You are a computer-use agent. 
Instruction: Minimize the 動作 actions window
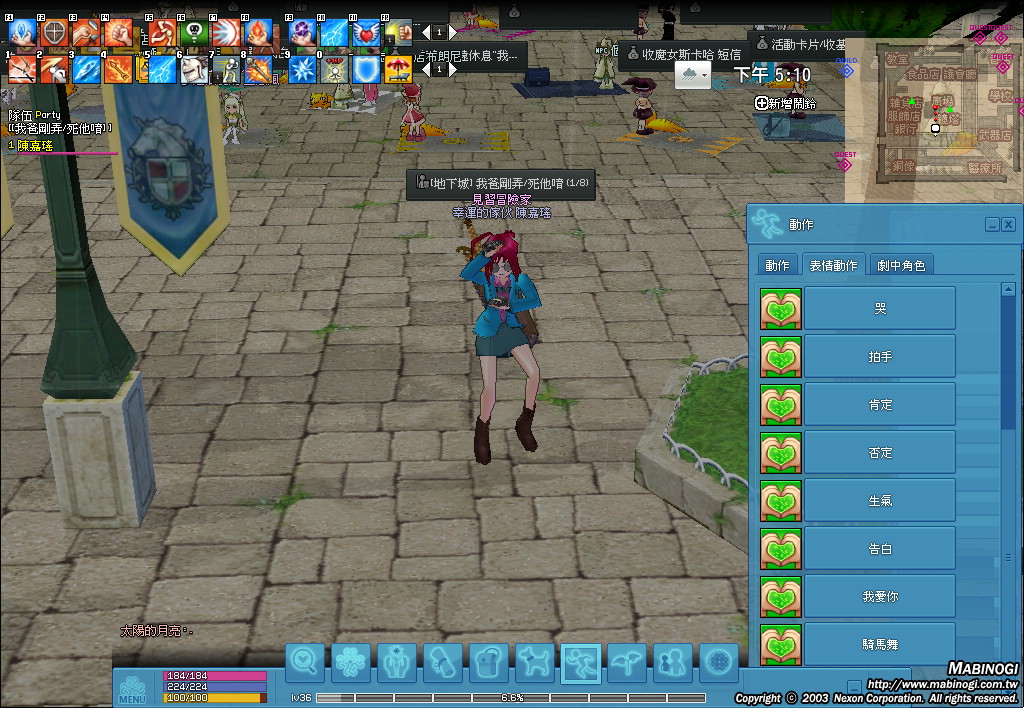pos(992,224)
